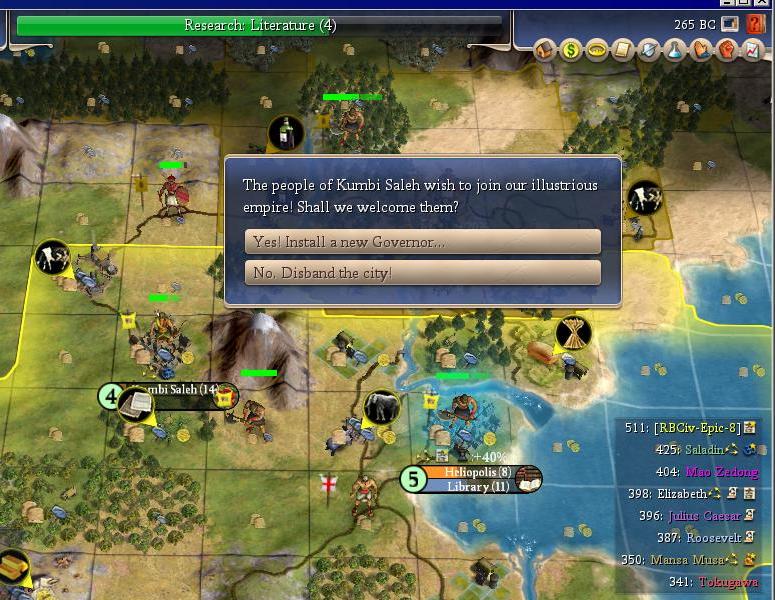Open the Finance Advisor dollar icon

[x=571, y=50]
